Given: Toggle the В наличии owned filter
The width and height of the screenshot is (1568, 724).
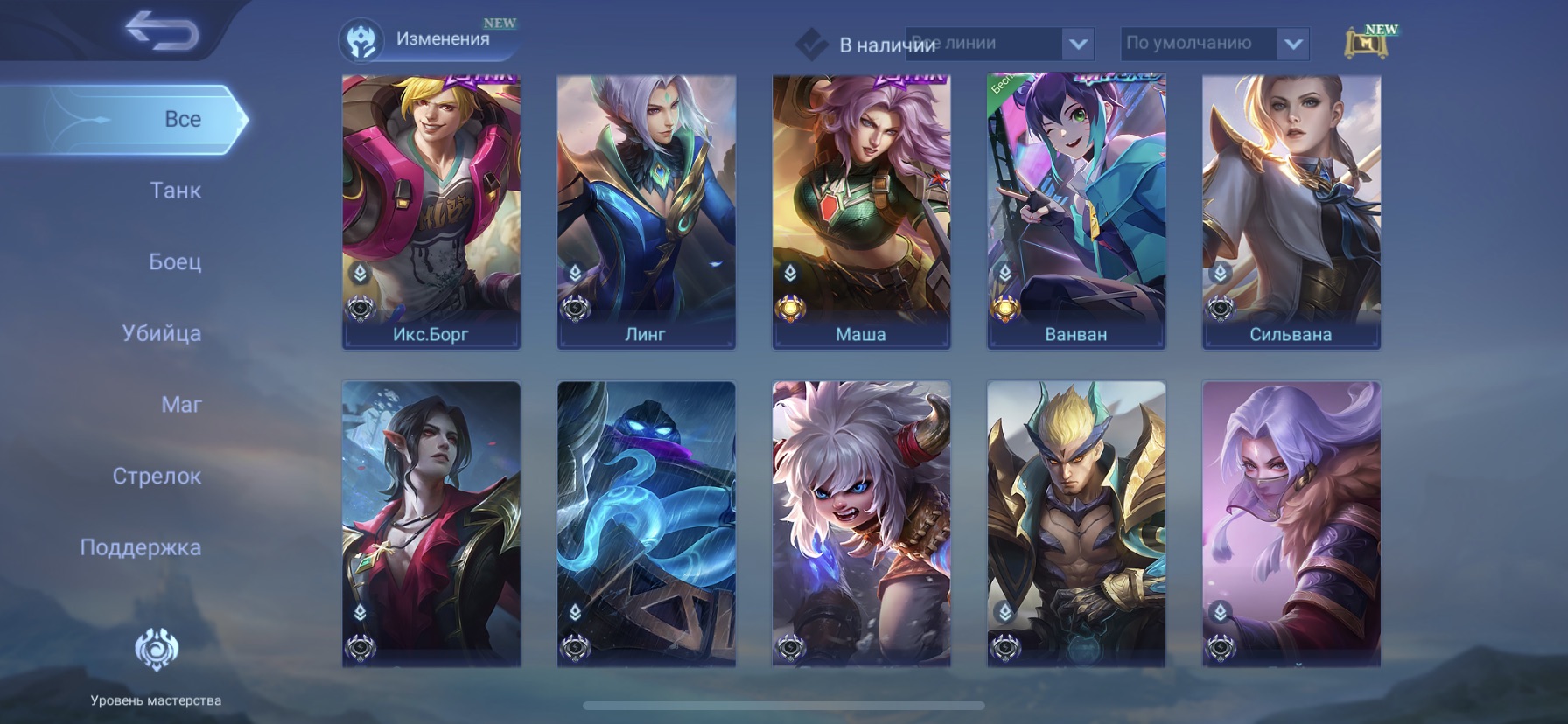Looking at the screenshot, I should (812, 45).
